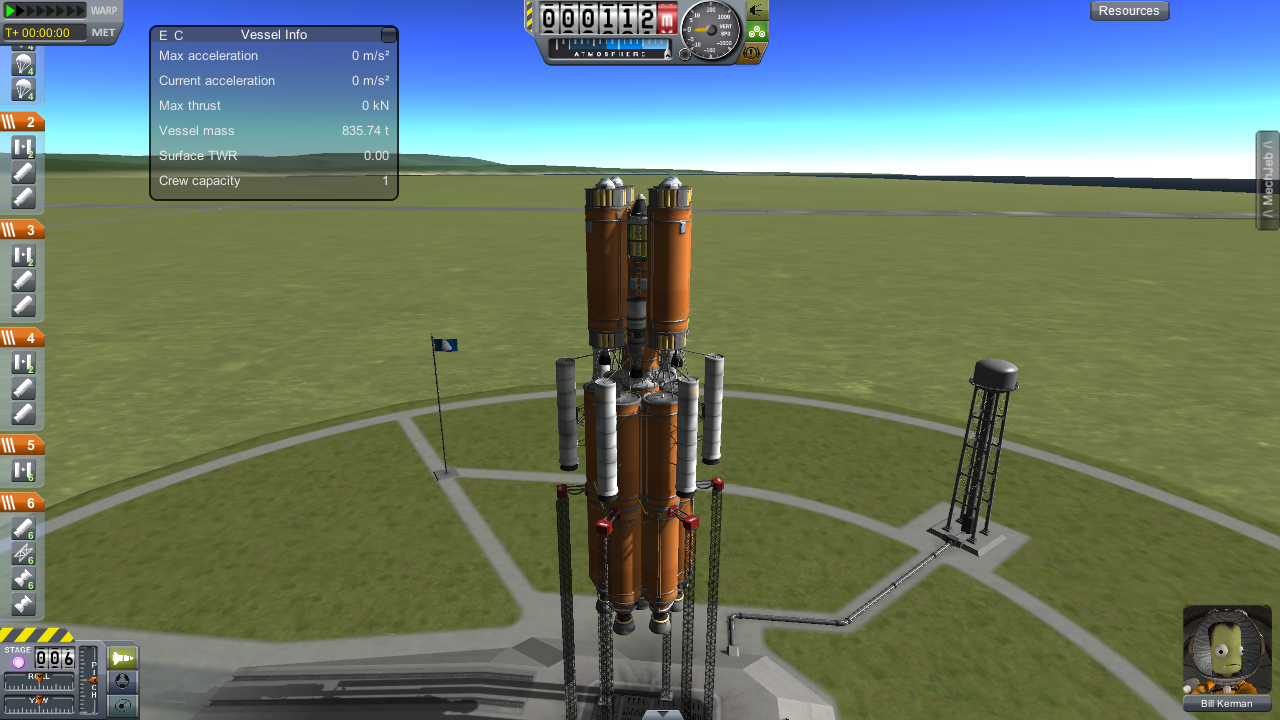Toggle the lights button
The image size is (1280, 720).
point(757,10)
